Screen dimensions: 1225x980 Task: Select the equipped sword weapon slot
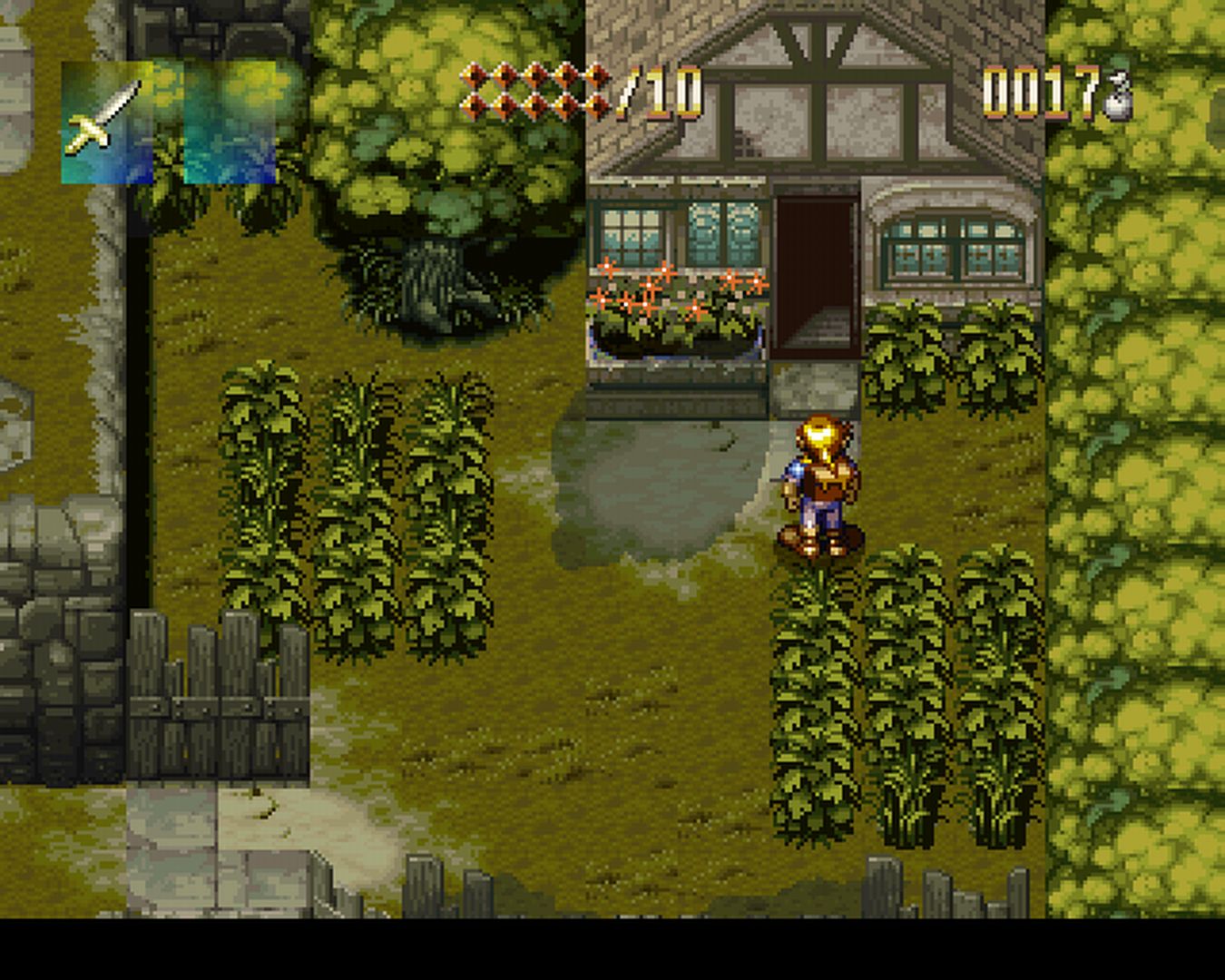[x=107, y=122]
